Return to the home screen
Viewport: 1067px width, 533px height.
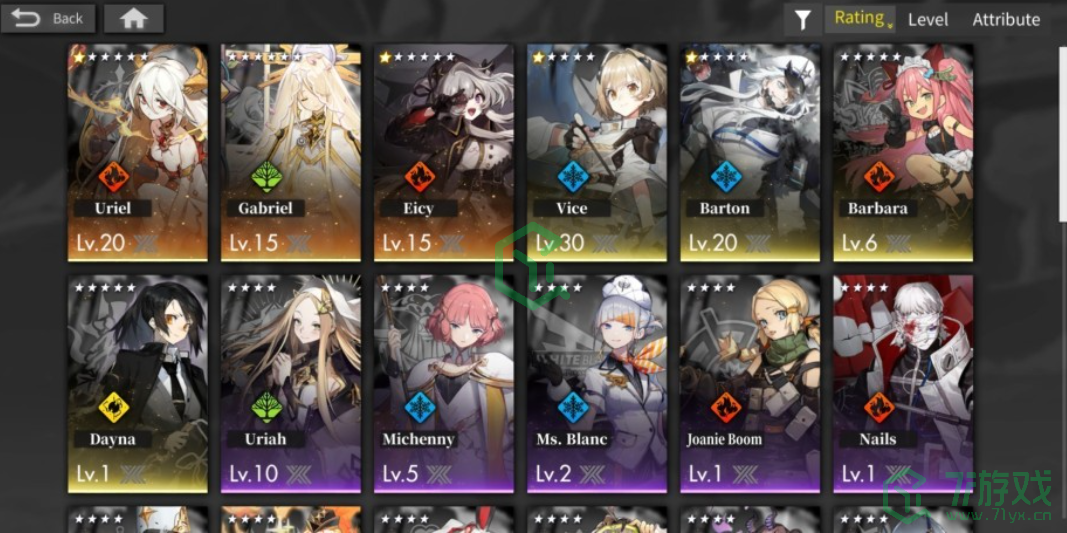tap(133, 18)
